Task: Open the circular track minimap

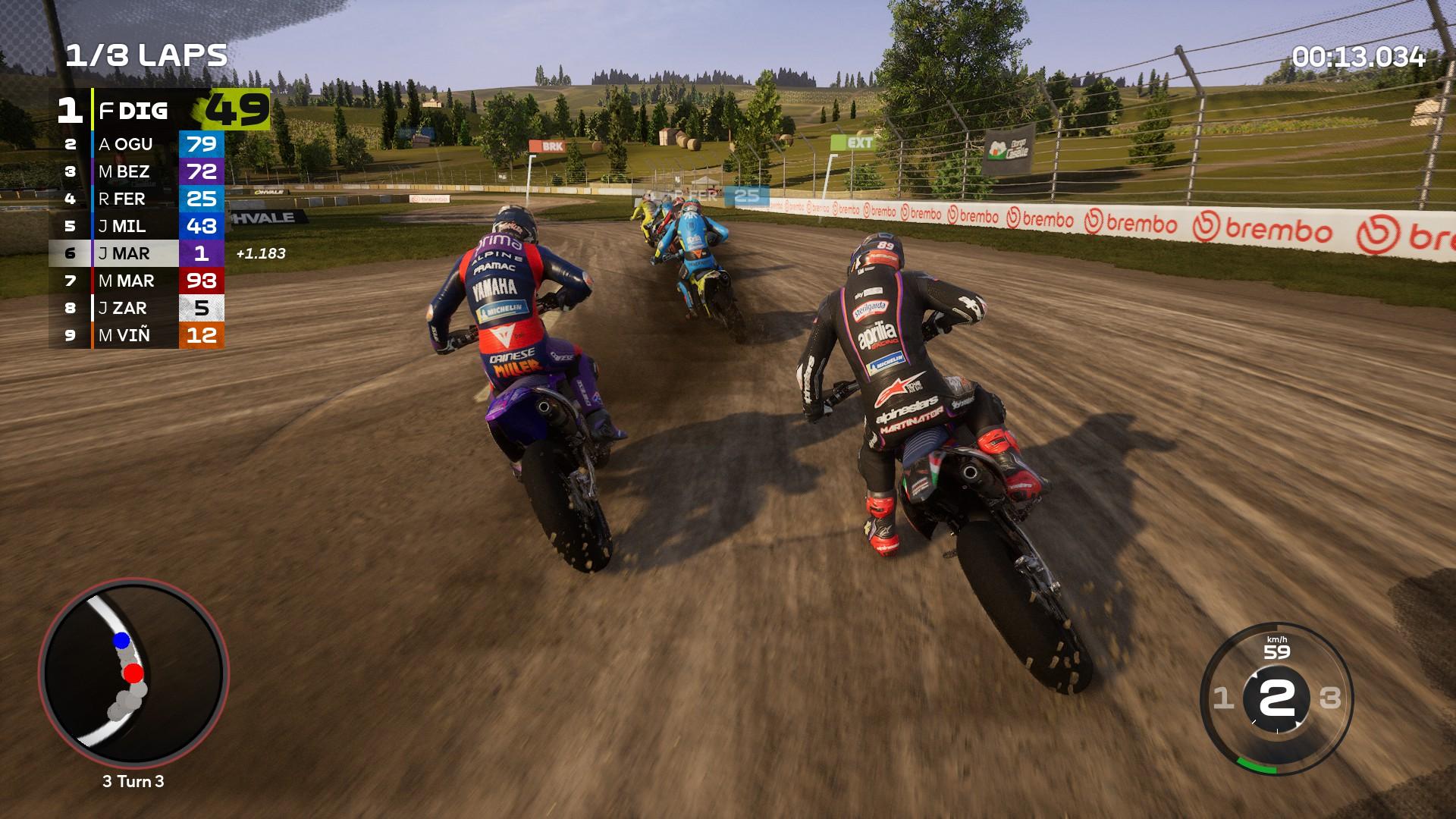Action: pos(133,674)
